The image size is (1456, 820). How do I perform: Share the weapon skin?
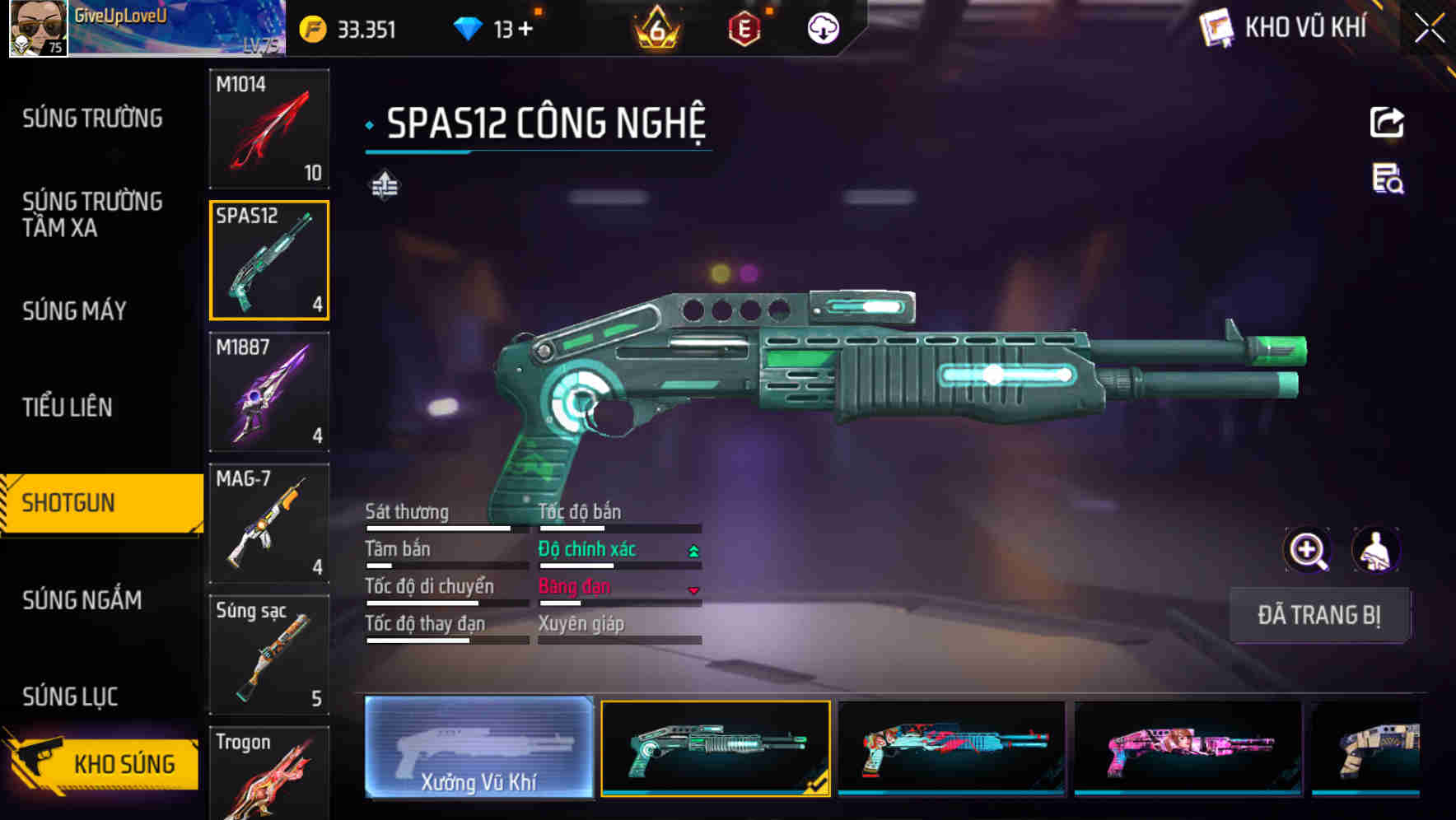(x=1387, y=123)
